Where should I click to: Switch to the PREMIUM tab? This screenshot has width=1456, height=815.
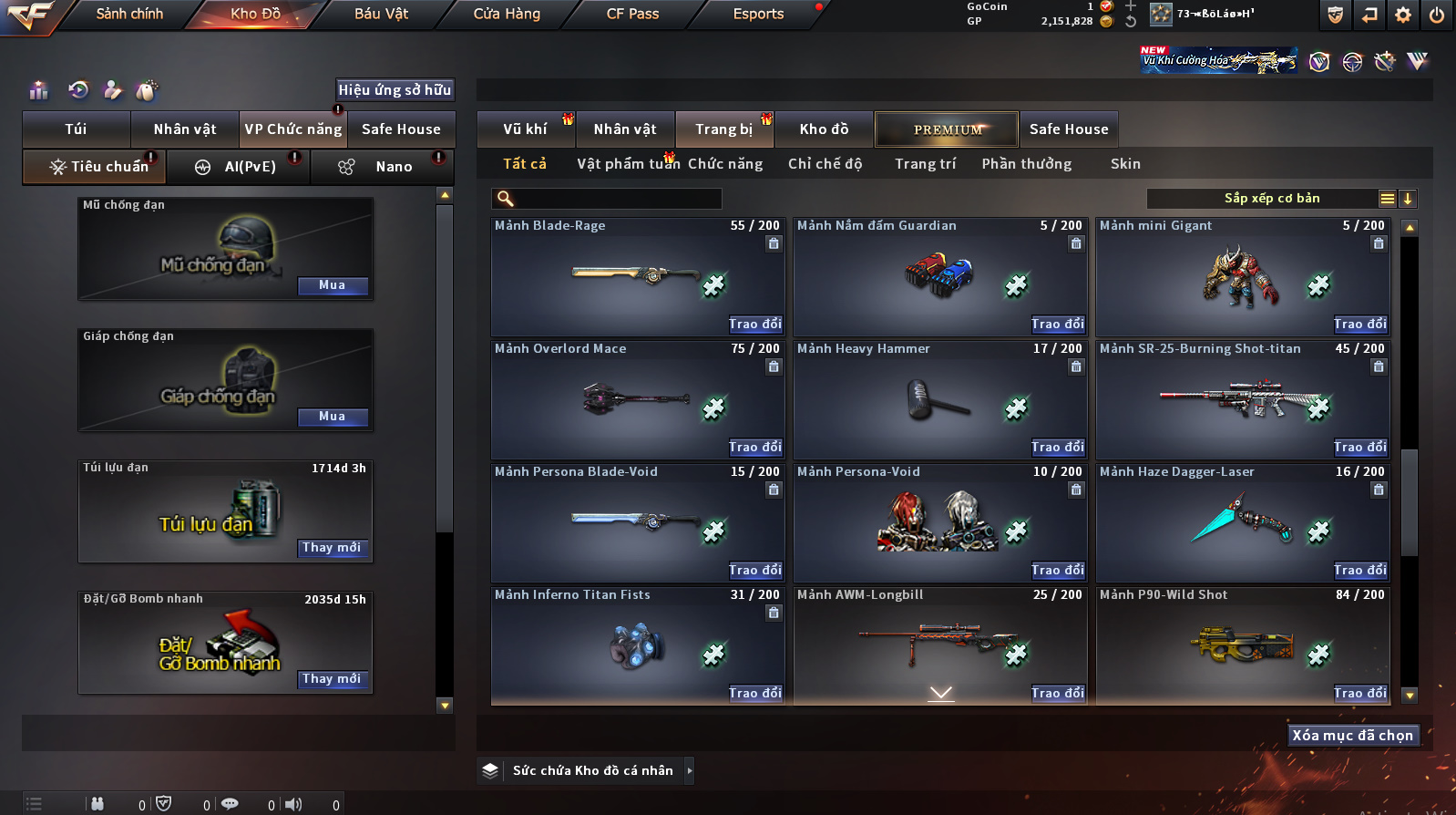click(x=947, y=129)
